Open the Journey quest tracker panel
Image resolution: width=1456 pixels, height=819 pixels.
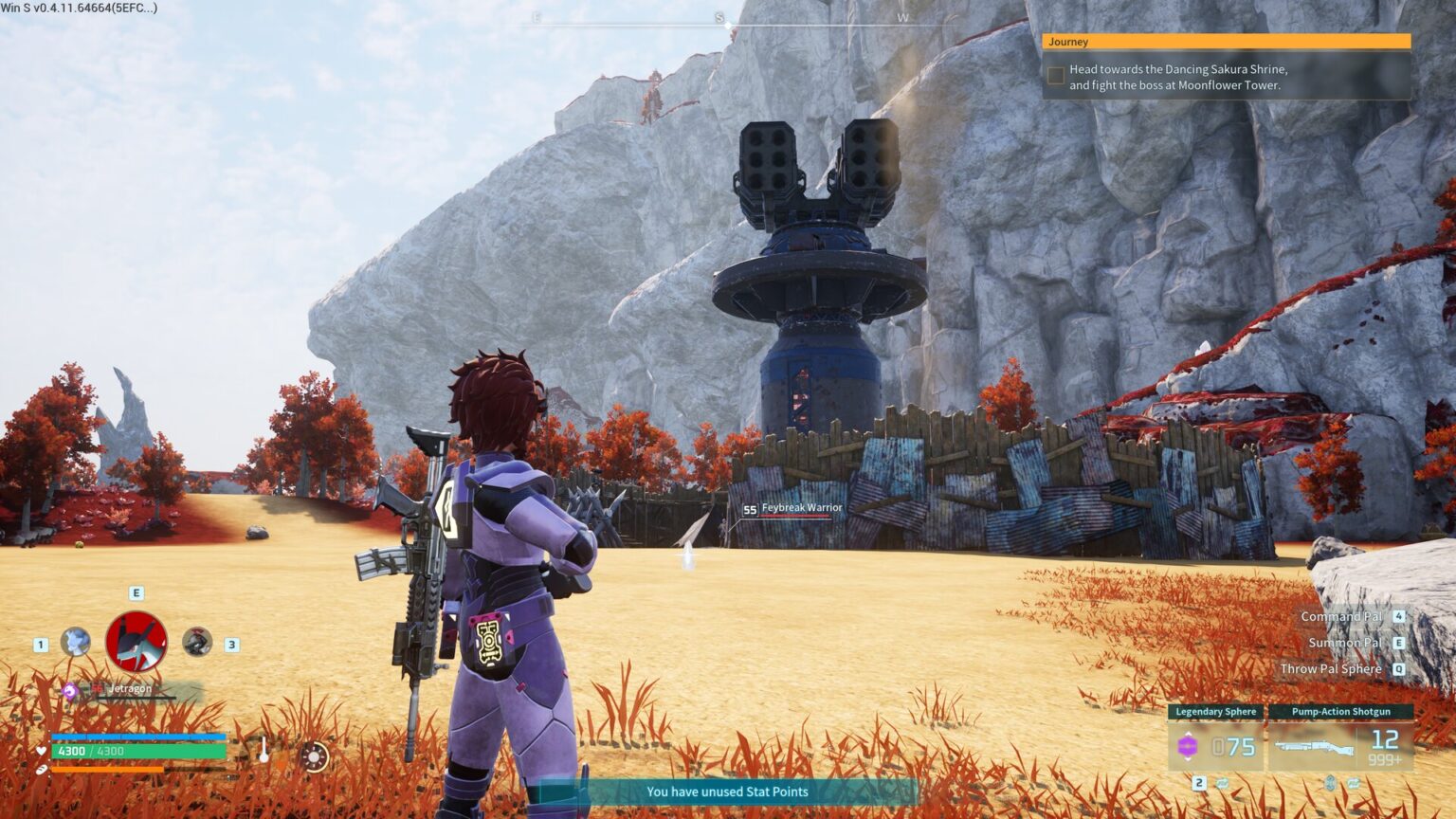(1225, 42)
